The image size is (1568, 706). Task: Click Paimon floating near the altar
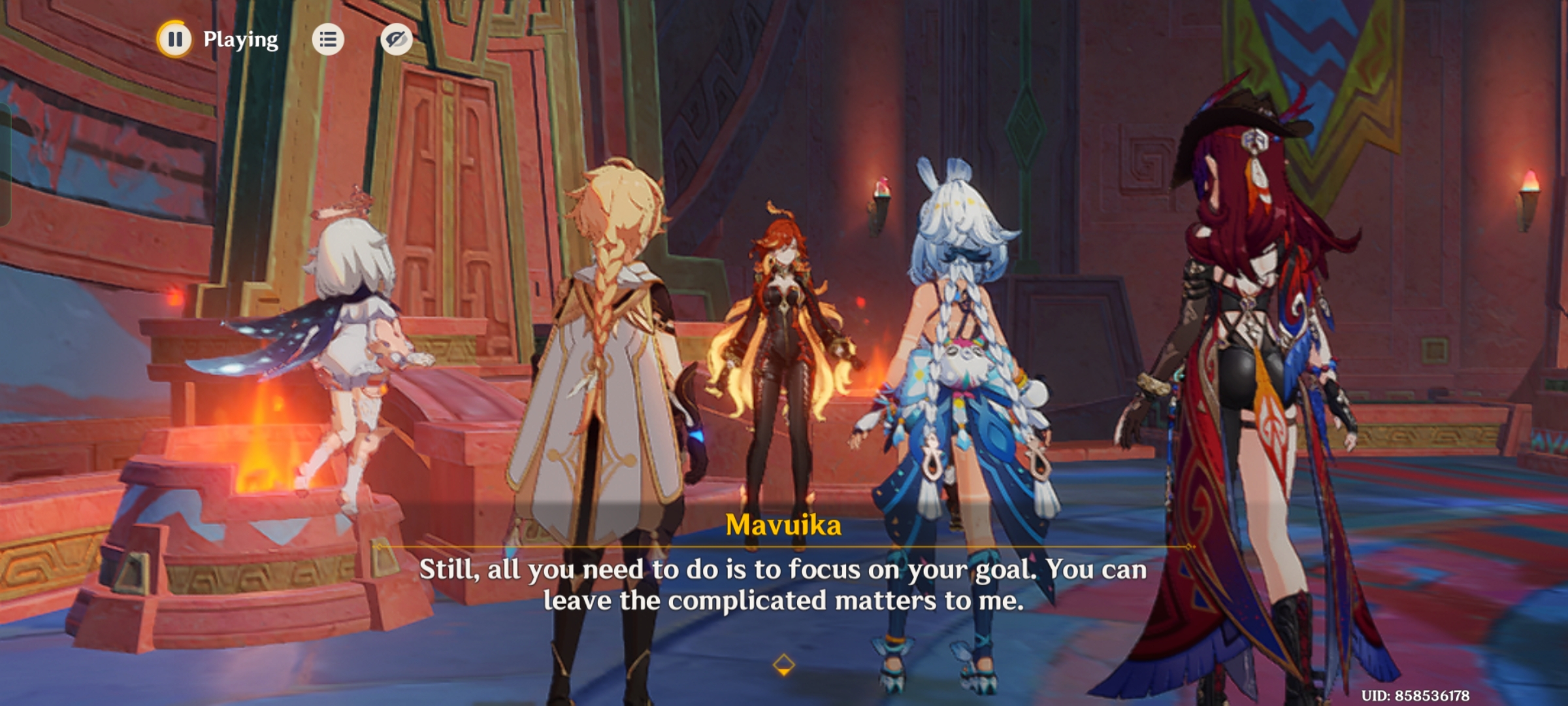pyautogui.click(x=353, y=327)
